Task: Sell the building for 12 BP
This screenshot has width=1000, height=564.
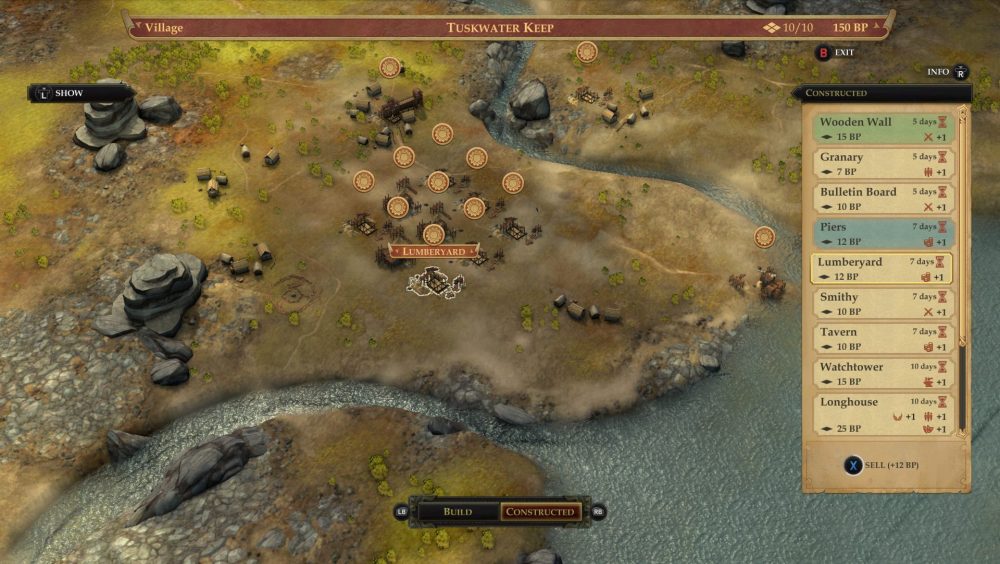Action: [x=884, y=466]
